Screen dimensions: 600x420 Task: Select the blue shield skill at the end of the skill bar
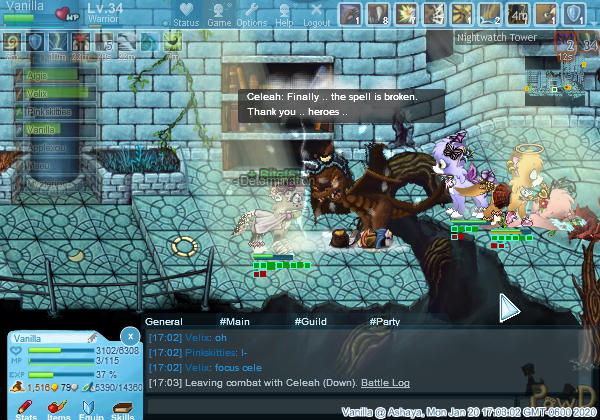(x=574, y=14)
